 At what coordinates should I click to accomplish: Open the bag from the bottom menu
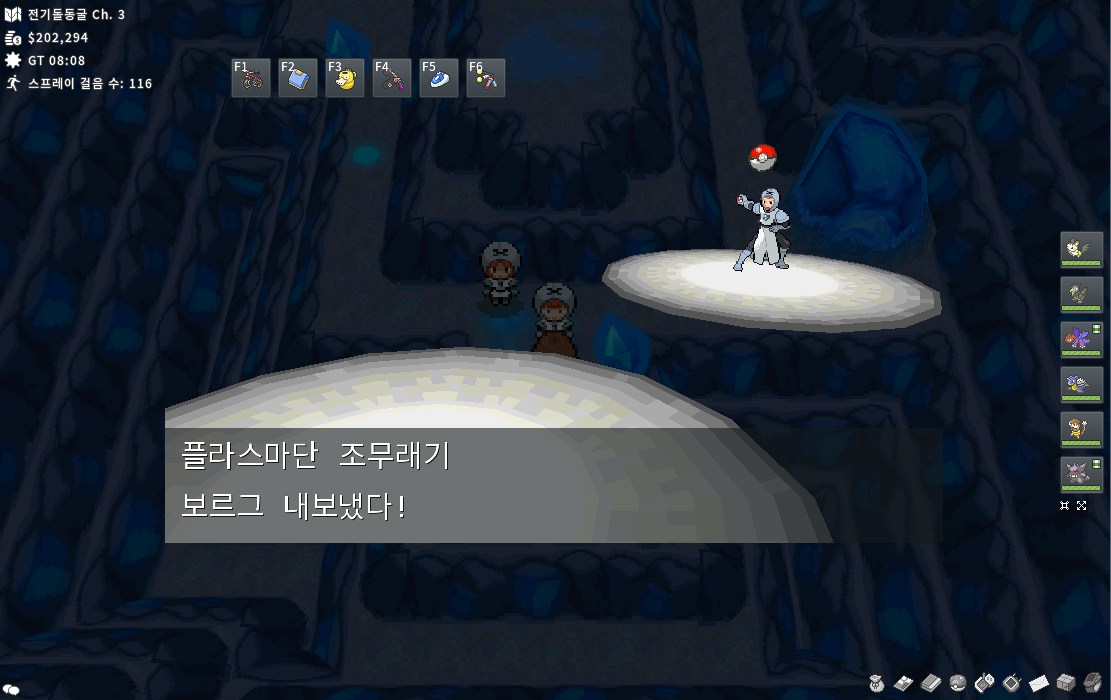pyautogui.click(x=876, y=683)
